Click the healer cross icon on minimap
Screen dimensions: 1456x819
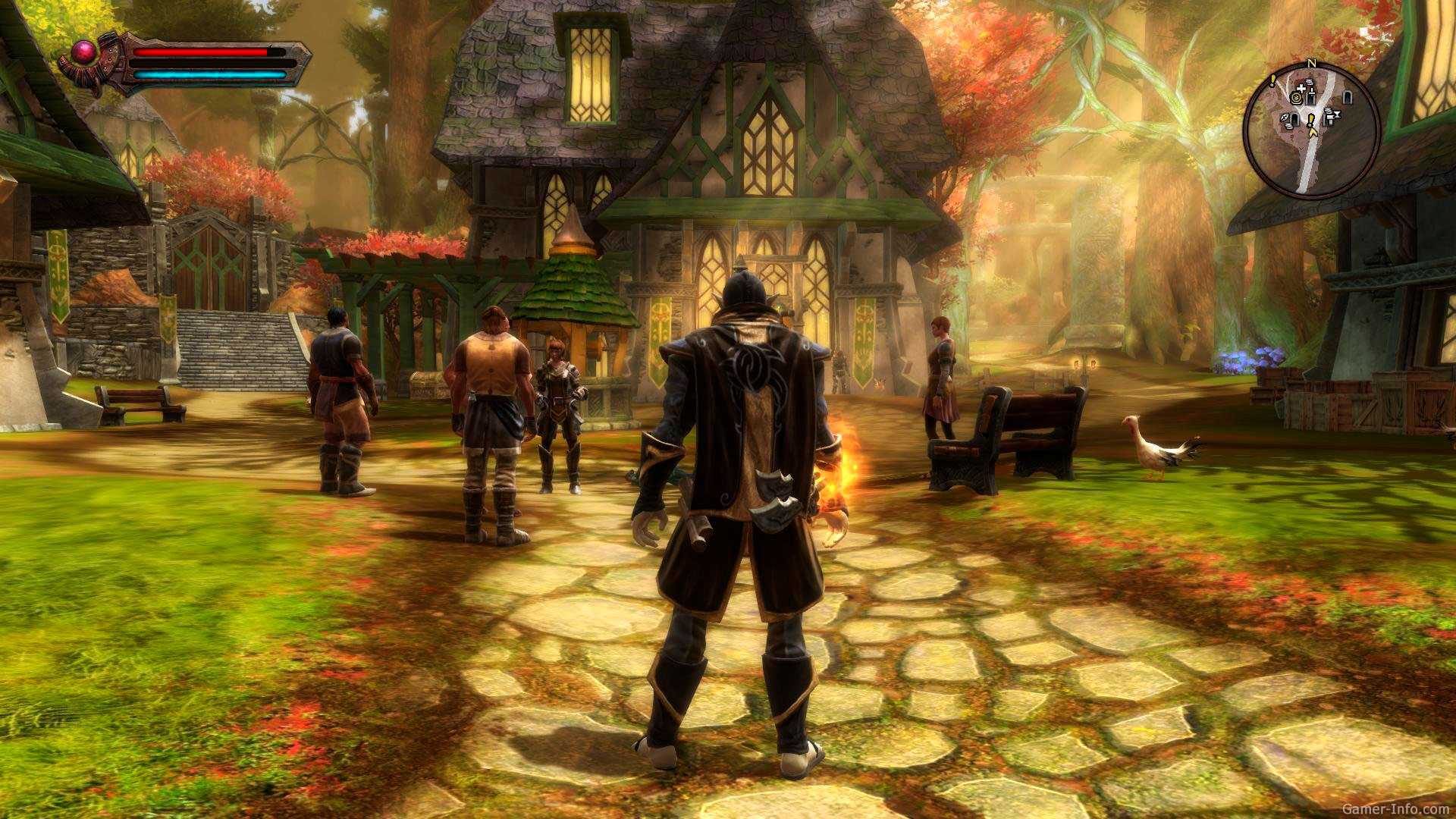click(1301, 89)
